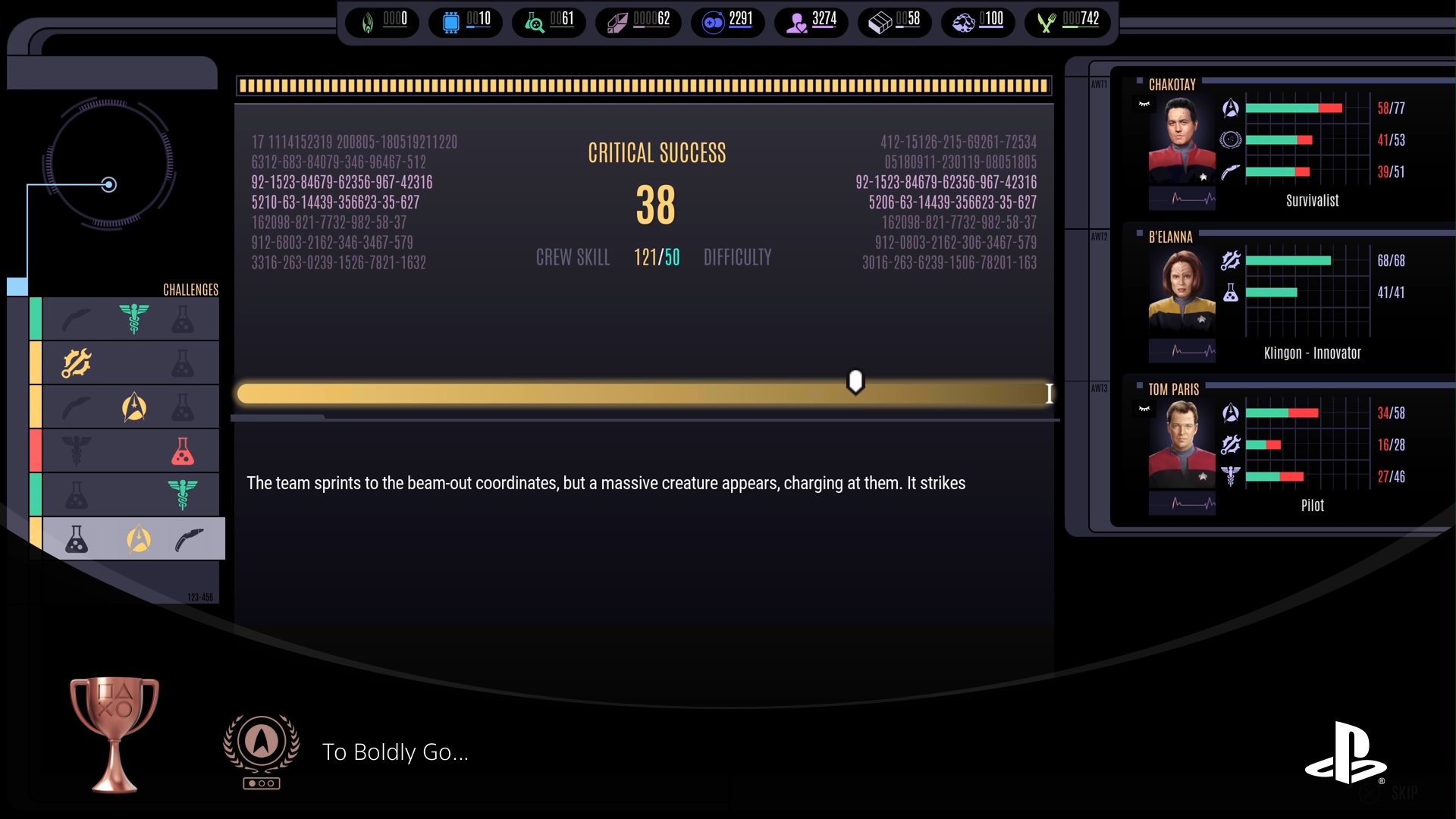The height and width of the screenshot is (819, 1456).
Task: Choose B'Elanna's crew portrait
Action: (1181, 293)
